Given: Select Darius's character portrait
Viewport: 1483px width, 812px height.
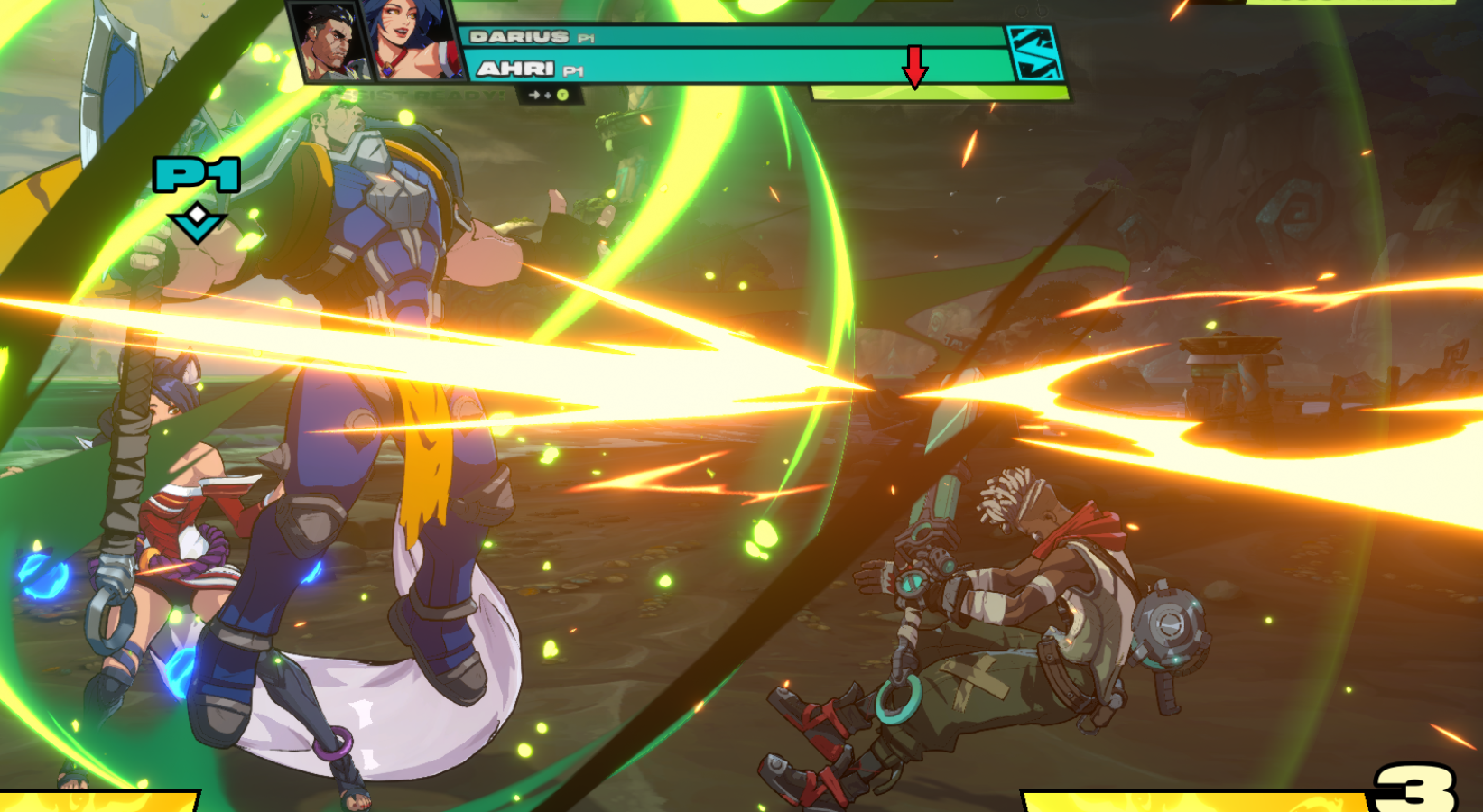Looking at the screenshot, I should (329, 41).
